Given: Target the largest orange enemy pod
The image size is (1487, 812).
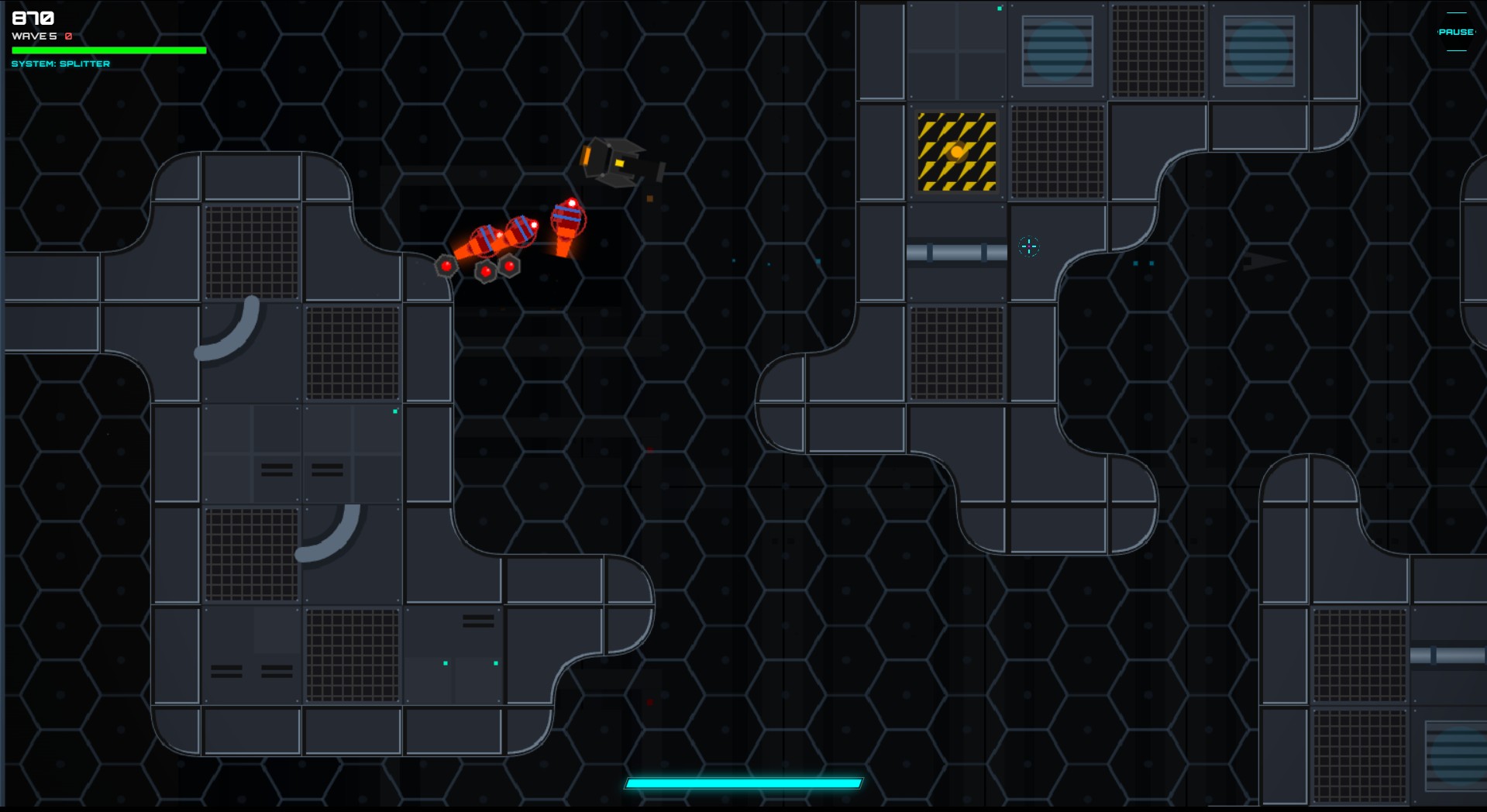Looking at the screenshot, I should [570, 221].
